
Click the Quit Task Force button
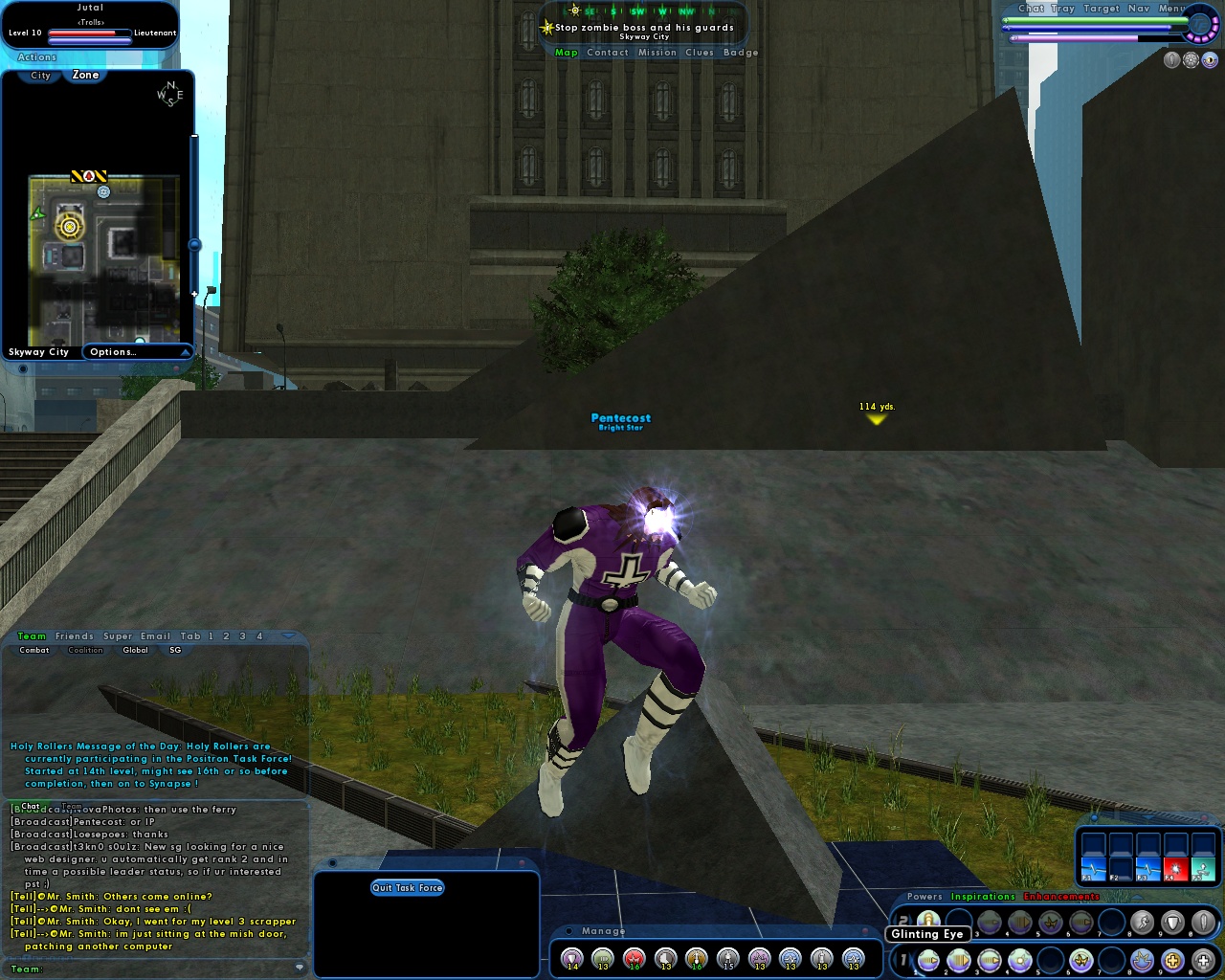(408, 887)
